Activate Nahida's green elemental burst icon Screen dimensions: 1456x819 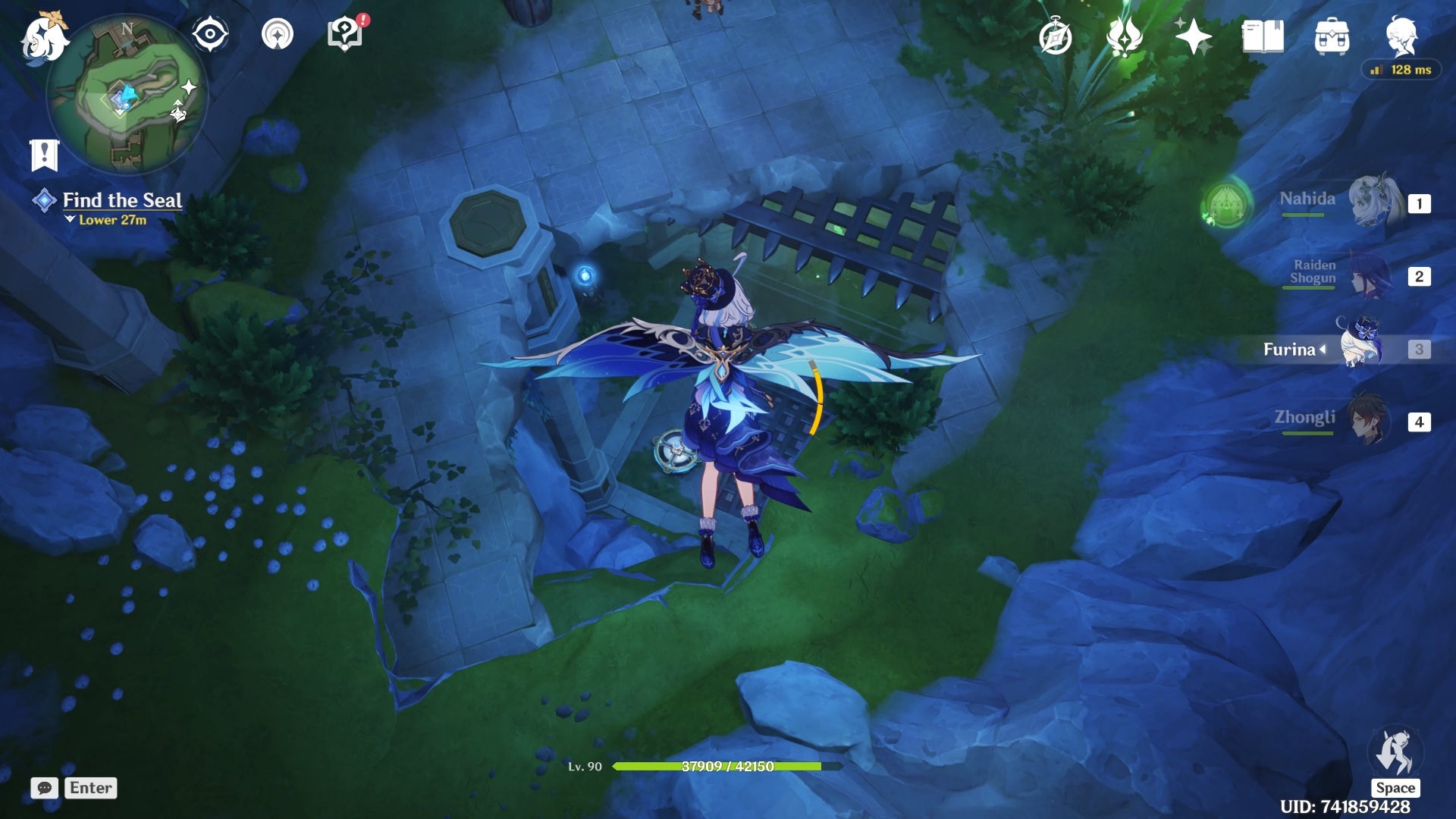coord(1226,203)
